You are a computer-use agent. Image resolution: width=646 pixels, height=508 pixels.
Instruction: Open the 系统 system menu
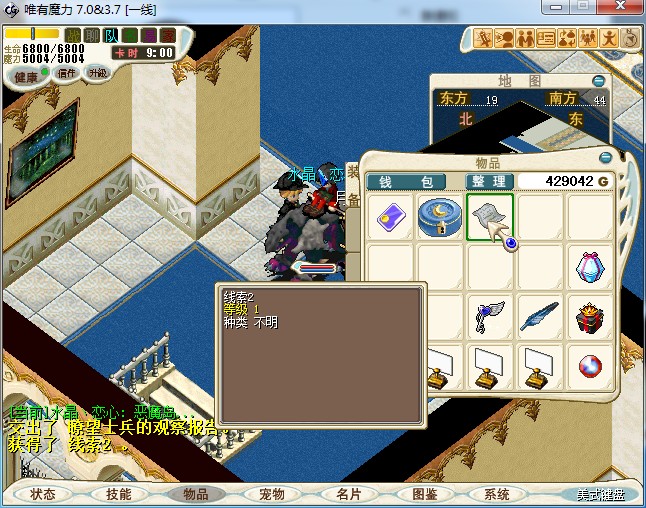(498, 494)
